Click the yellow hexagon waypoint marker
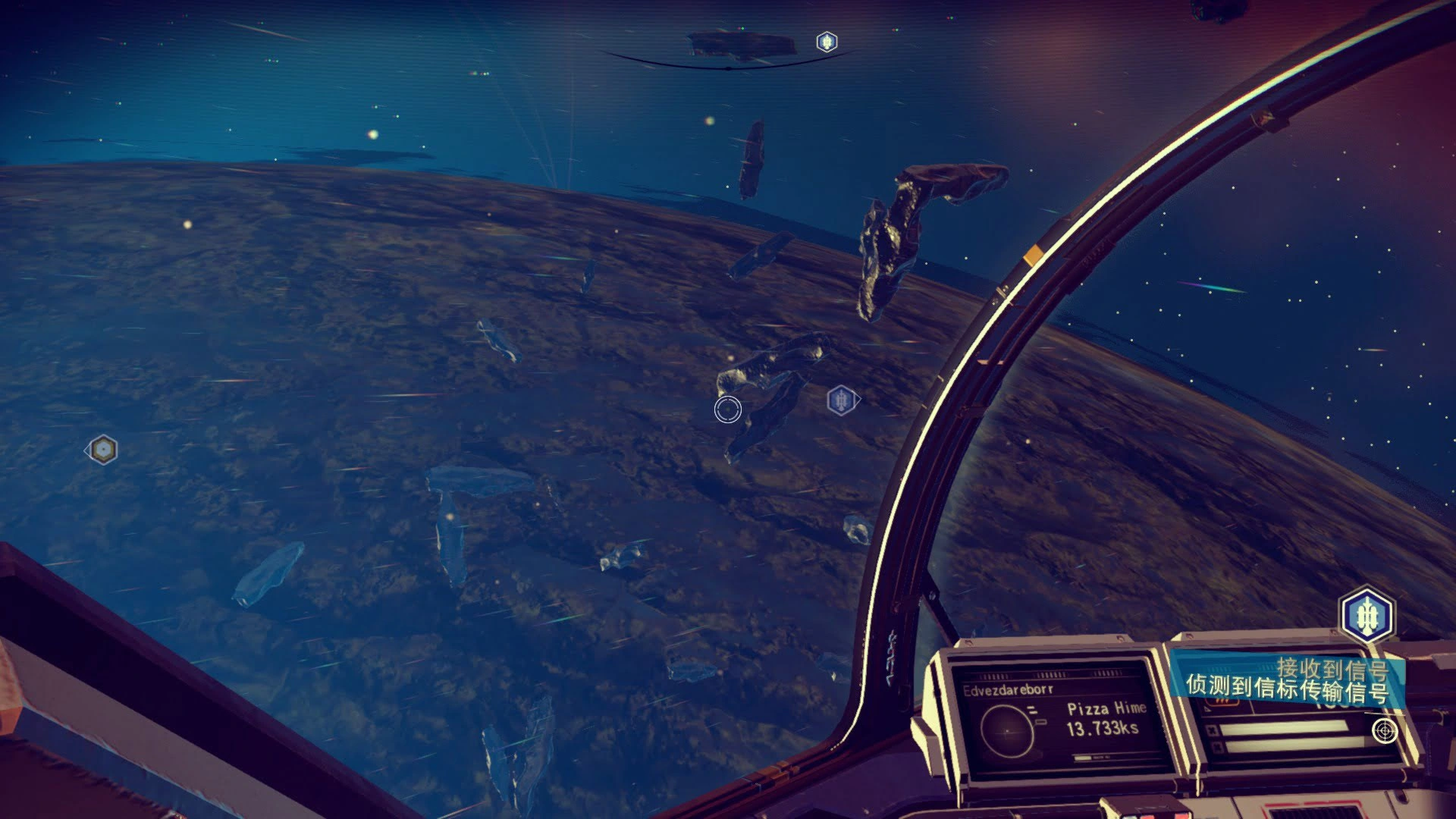 pyautogui.click(x=102, y=450)
